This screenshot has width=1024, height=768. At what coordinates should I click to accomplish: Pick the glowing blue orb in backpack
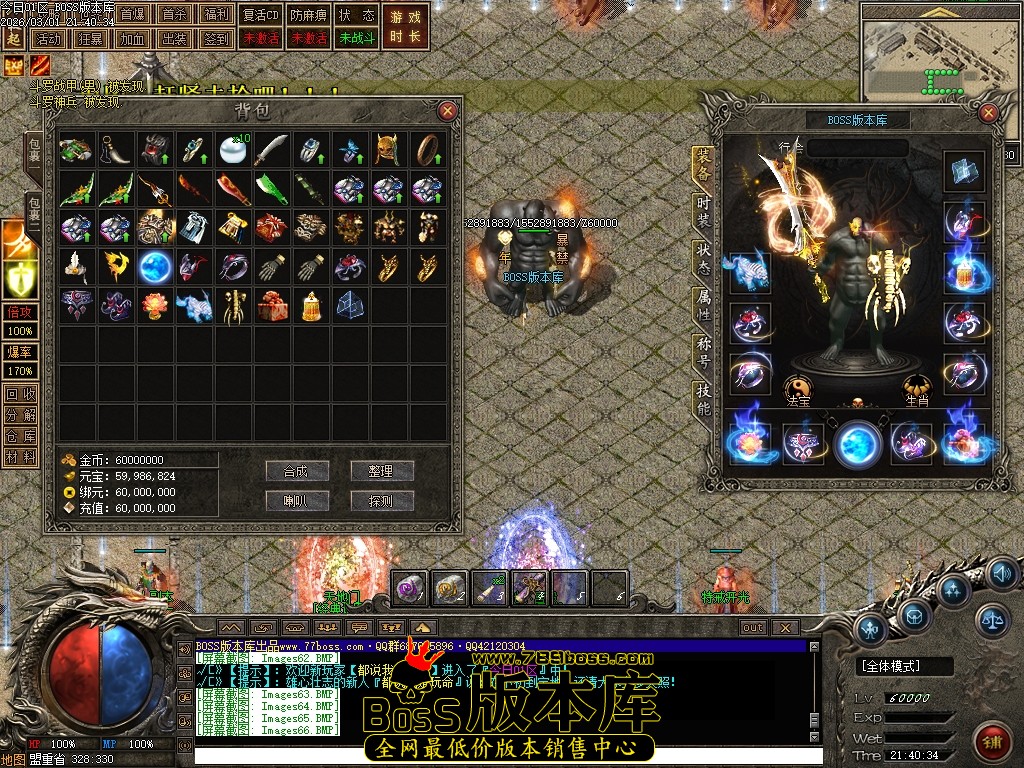pyautogui.click(x=154, y=266)
